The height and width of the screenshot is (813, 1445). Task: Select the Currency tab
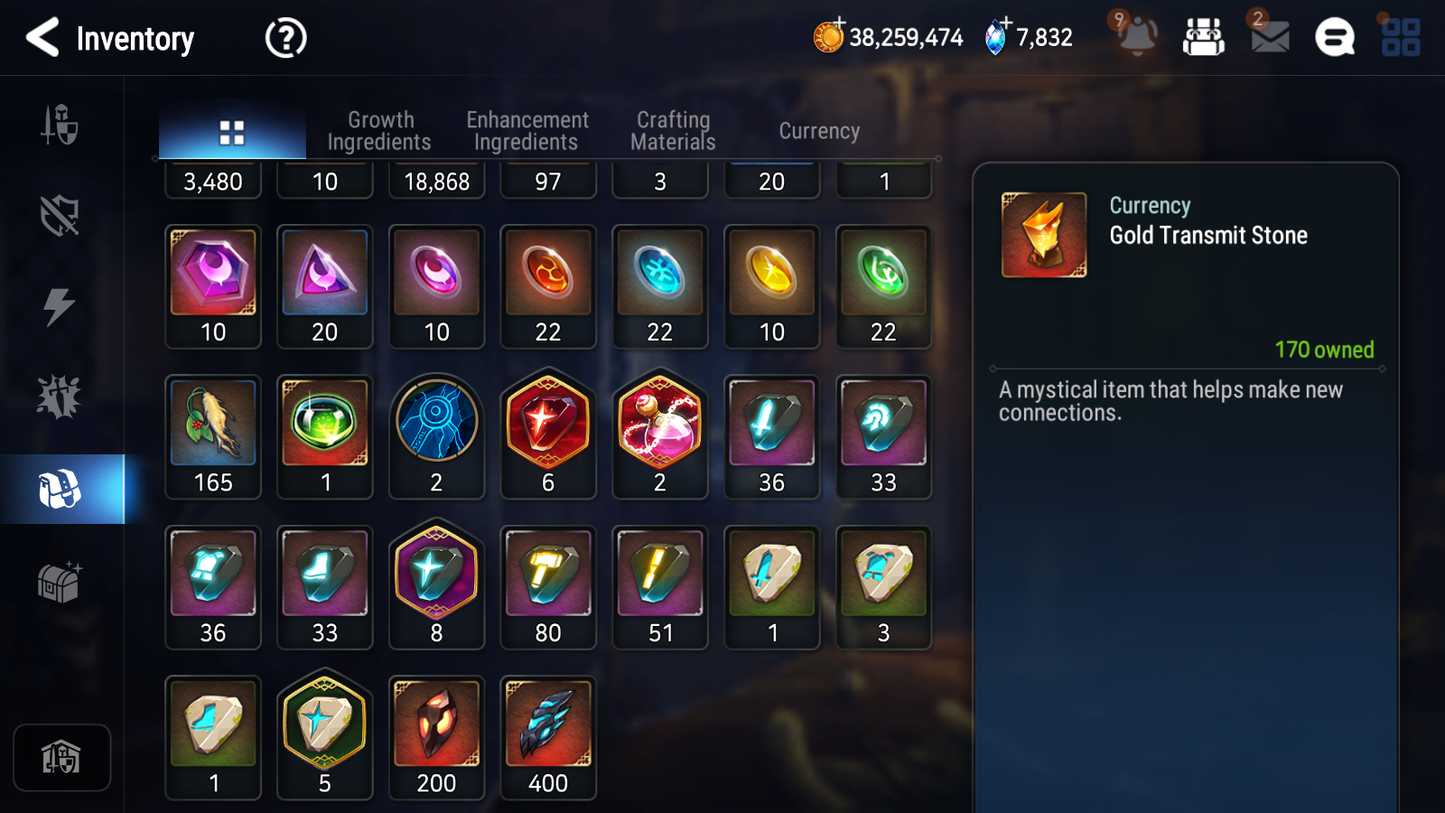[x=819, y=131]
